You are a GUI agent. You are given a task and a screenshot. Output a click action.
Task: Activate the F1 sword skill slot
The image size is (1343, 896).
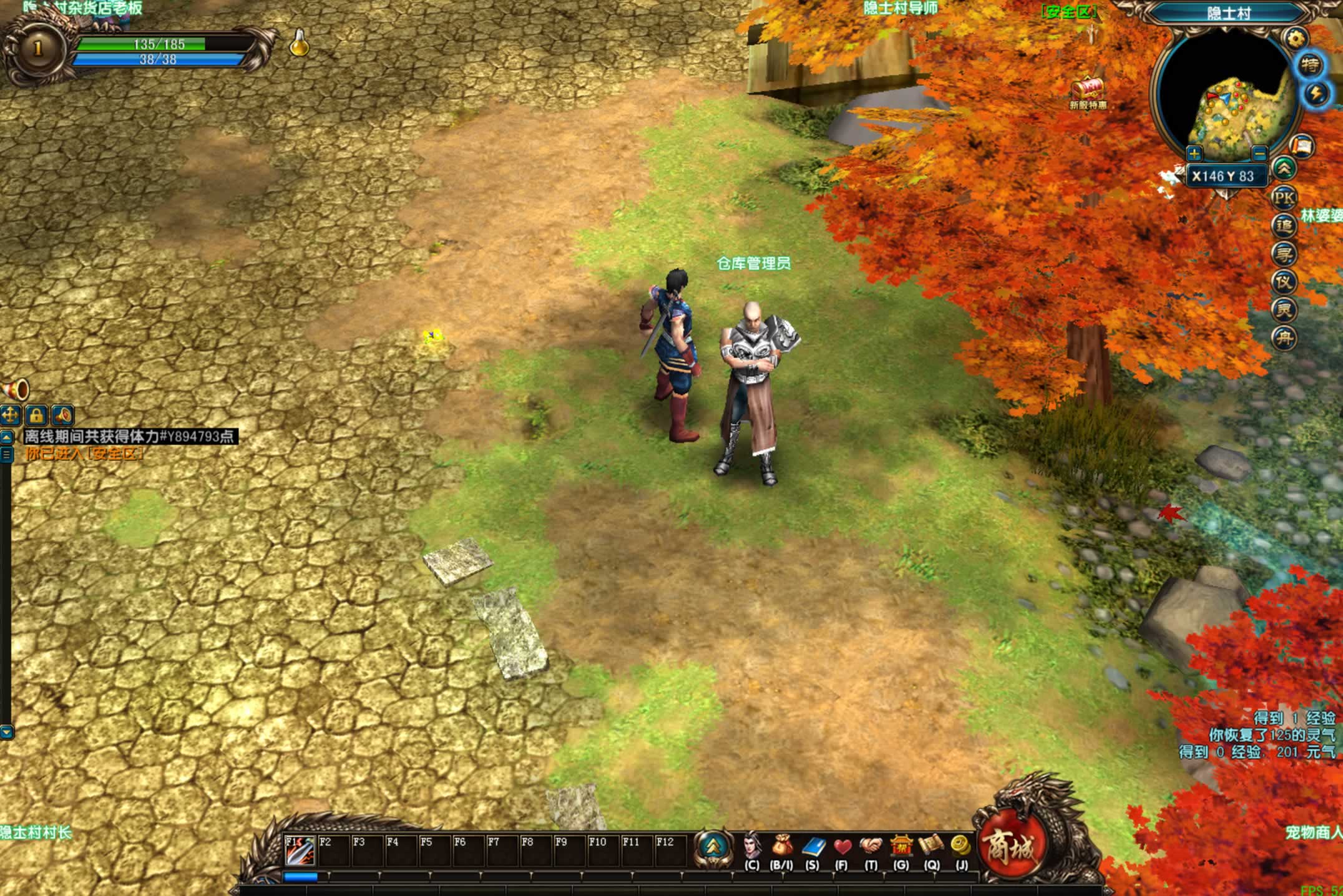coord(300,850)
